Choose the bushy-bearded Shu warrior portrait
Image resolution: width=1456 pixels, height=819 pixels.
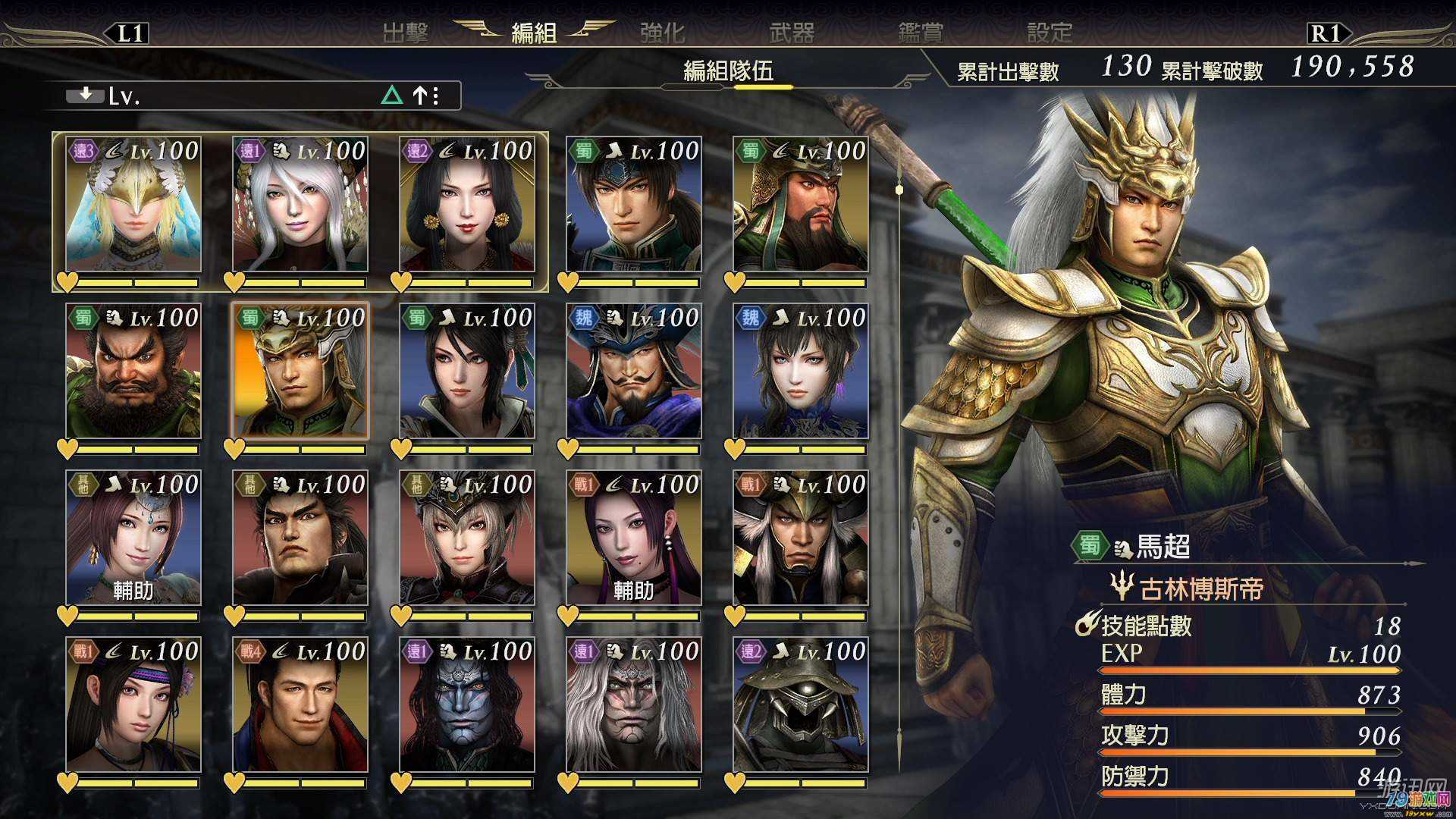133,372
